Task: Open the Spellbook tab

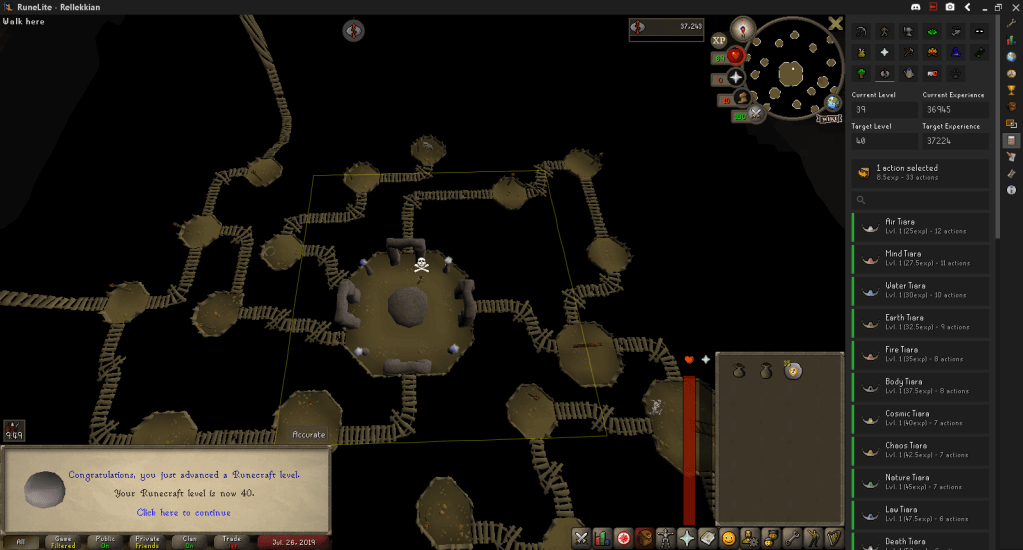Action: pyautogui.click(x=707, y=538)
